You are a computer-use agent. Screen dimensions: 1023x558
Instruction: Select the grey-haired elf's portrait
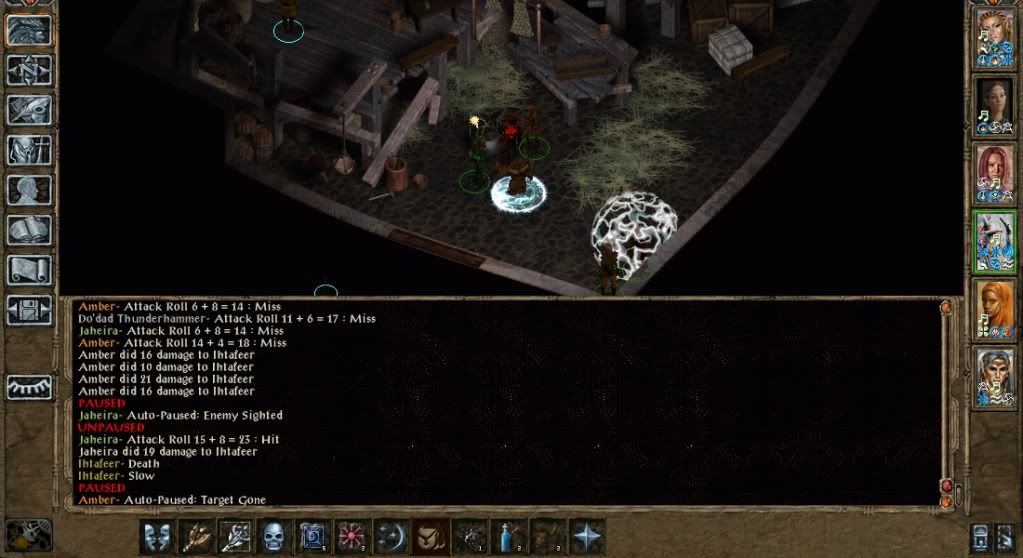pos(995,377)
